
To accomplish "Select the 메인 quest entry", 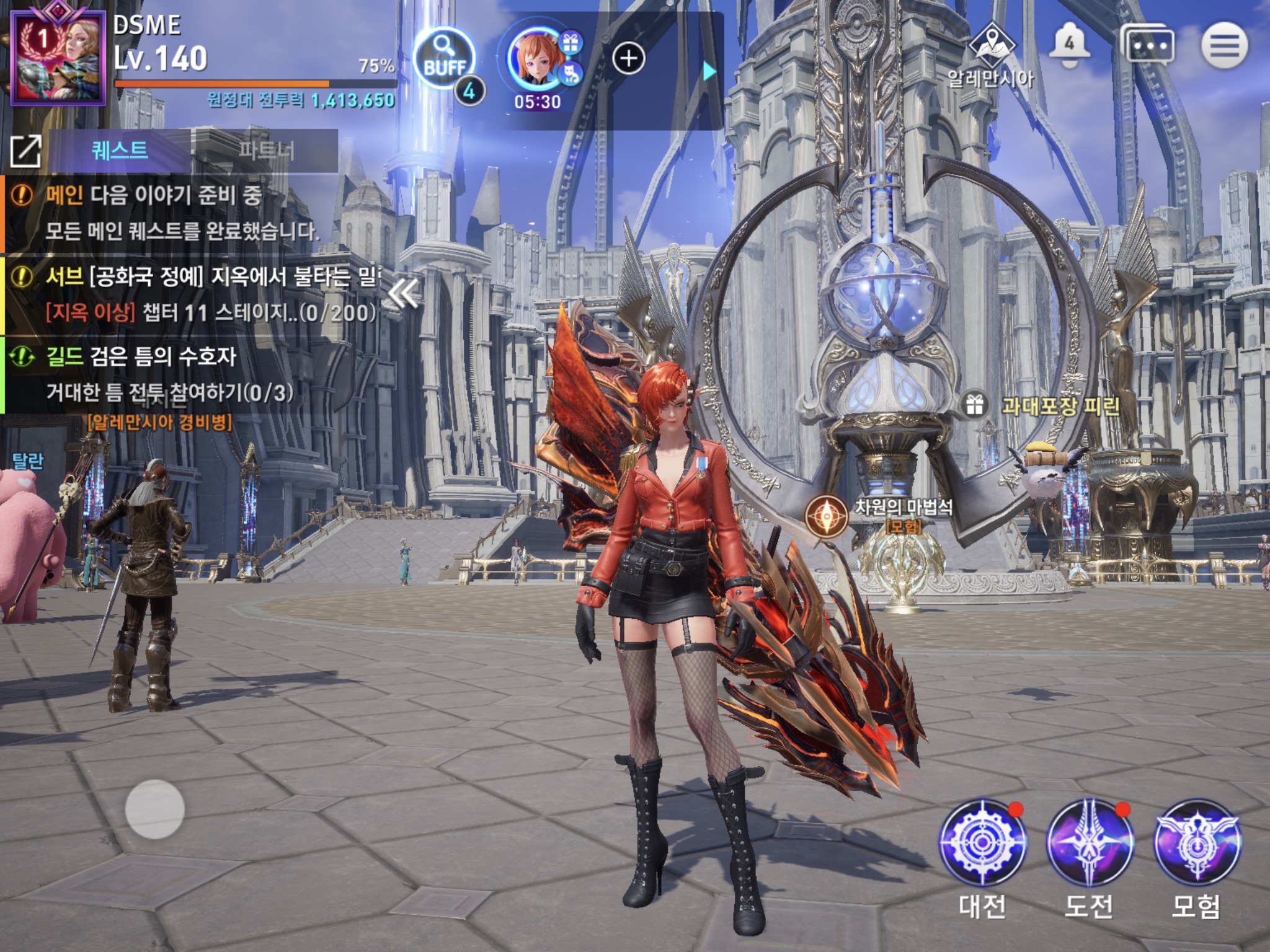I will [x=186, y=213].
